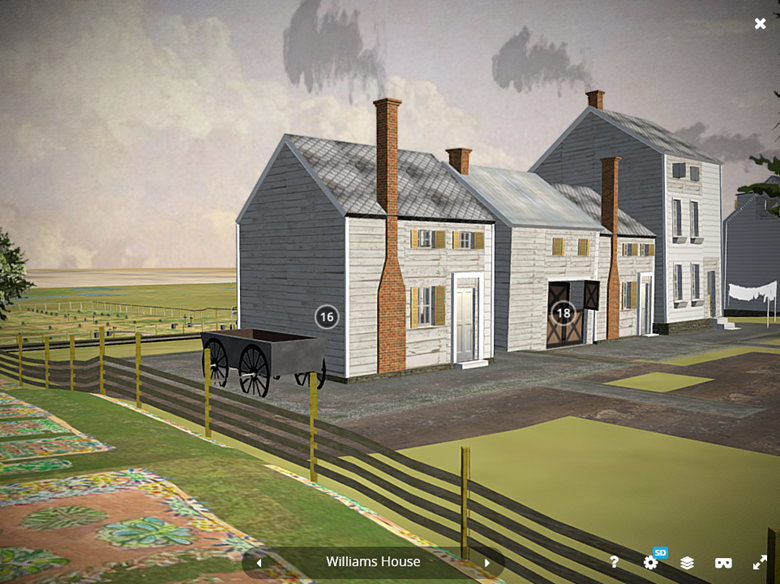Show the layers panel
This screenshot has height=584, width=780.
(x=687, y=563)
